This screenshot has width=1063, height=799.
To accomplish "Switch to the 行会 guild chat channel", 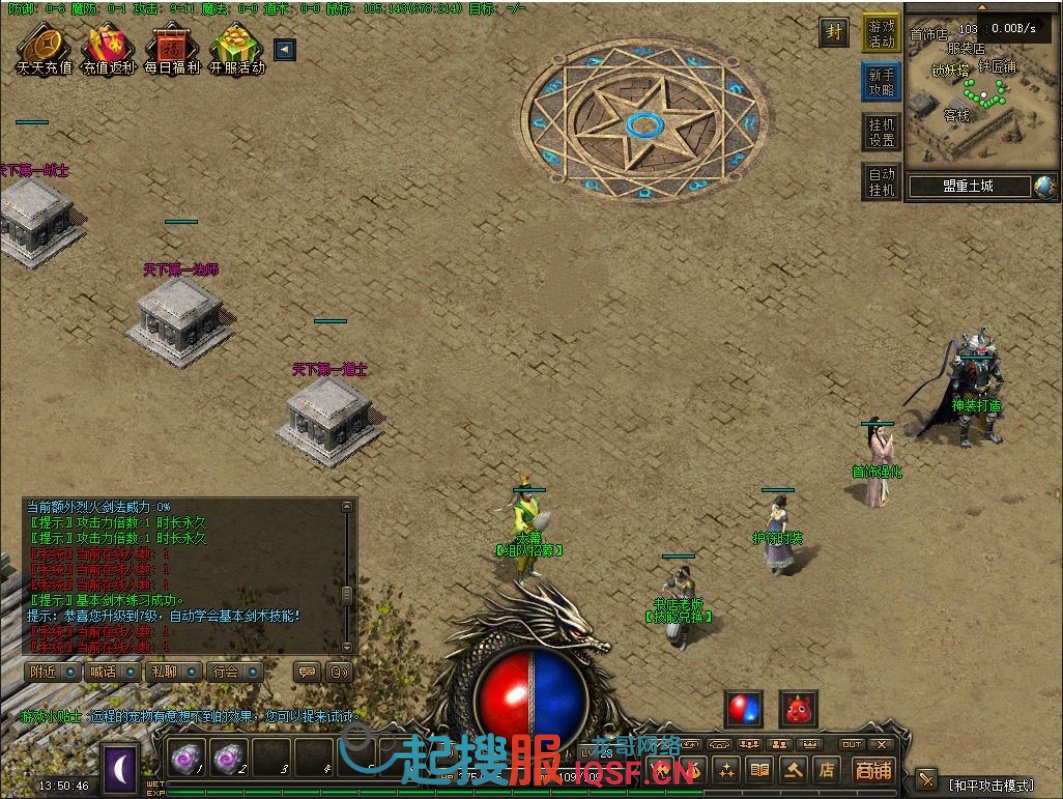I will coord(233,672).
